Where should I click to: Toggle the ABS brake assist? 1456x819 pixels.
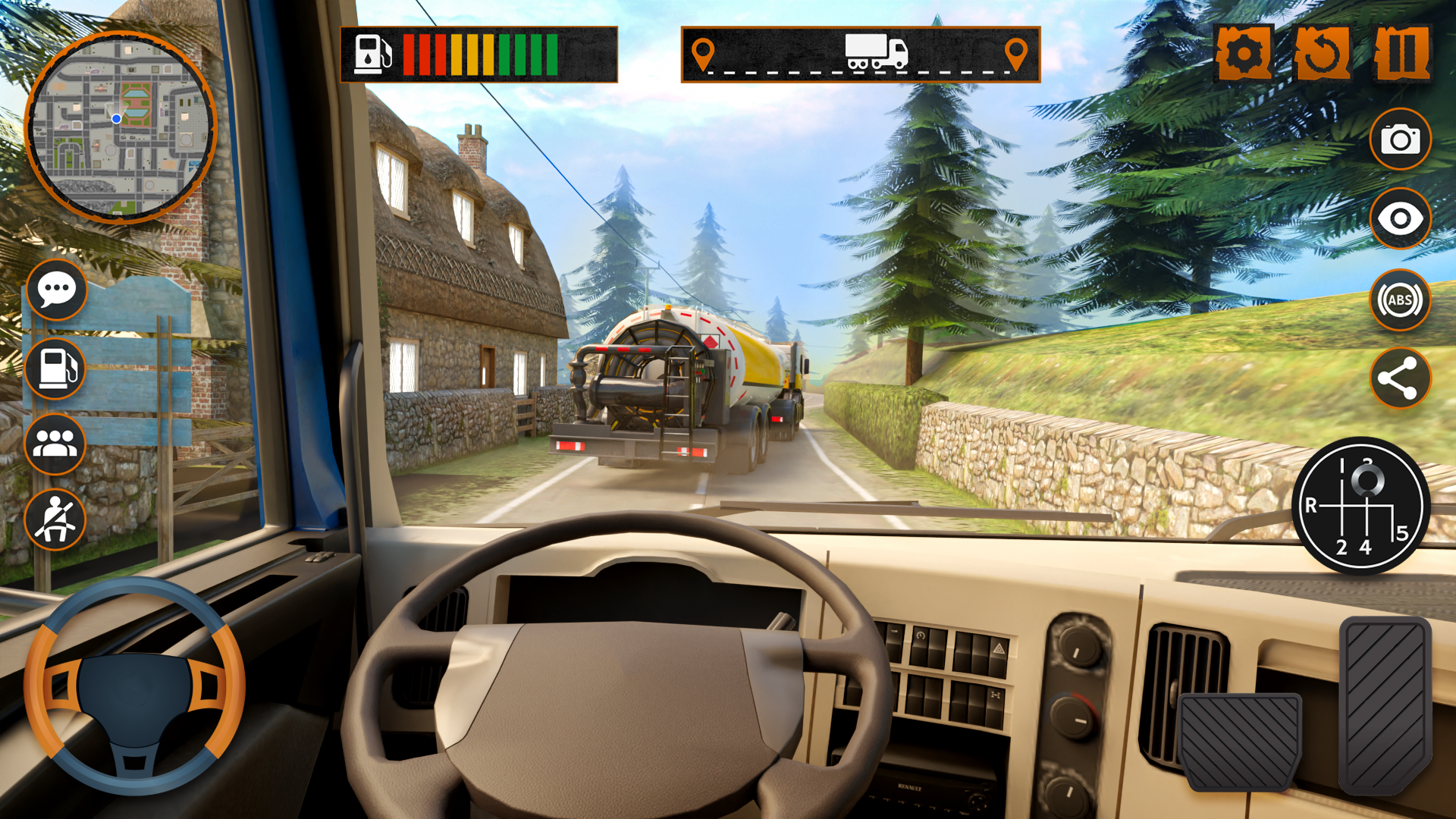click(x=1400, y=300)
